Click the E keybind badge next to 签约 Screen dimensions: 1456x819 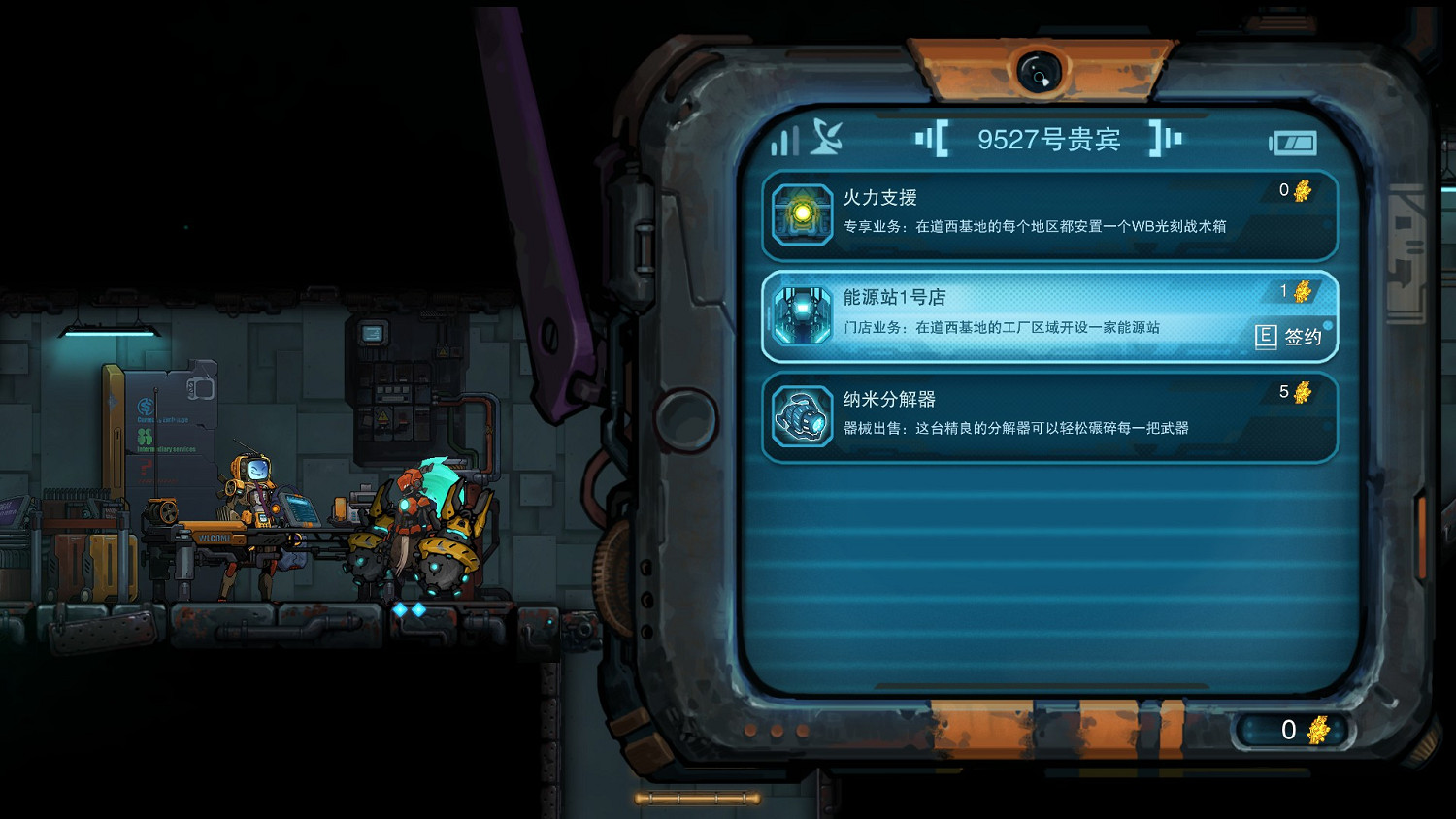(1265, 339)
